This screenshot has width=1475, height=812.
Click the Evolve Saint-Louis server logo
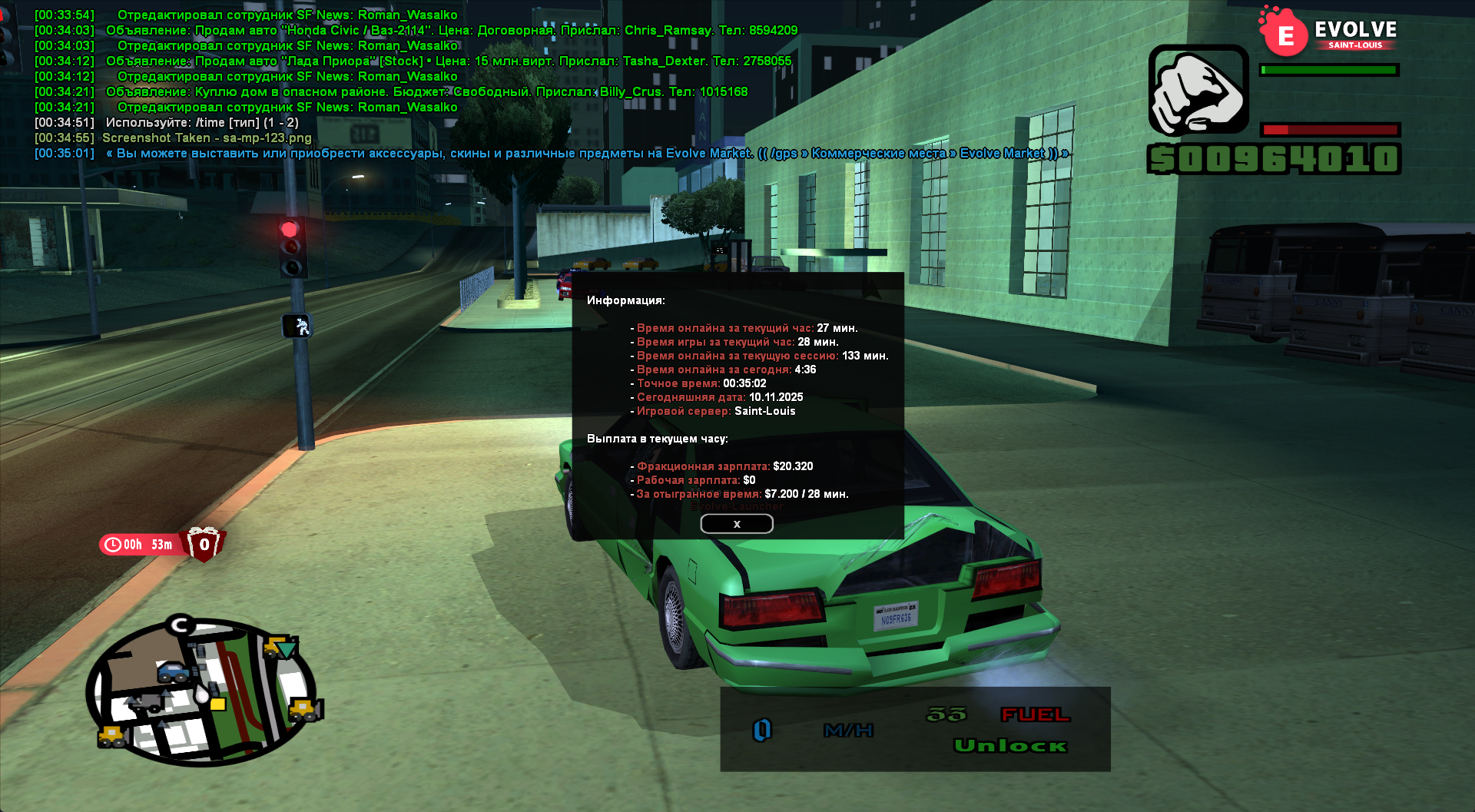[1329, 32]
